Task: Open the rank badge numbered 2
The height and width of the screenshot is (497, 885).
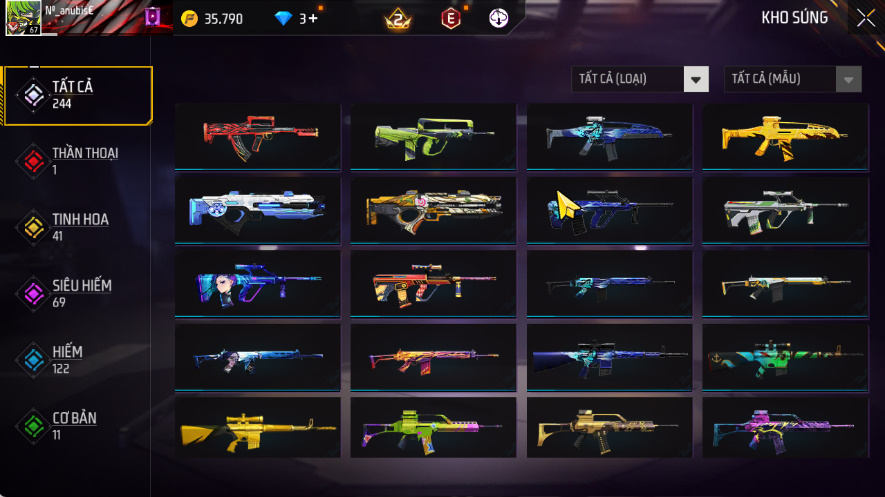Action: pyautogui.click(x=398, y=18)
